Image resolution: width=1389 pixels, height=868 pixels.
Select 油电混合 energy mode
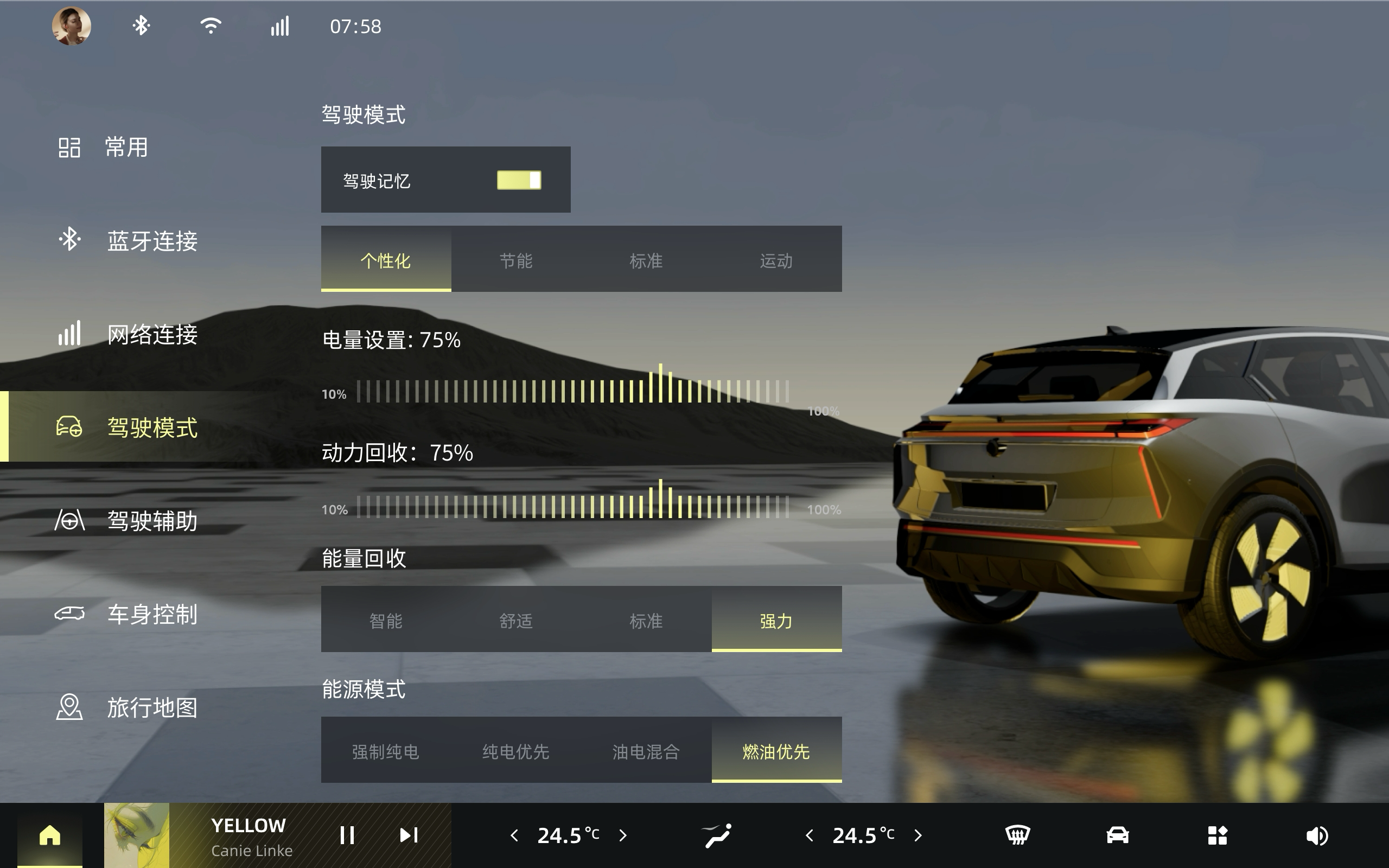point(647,752)
